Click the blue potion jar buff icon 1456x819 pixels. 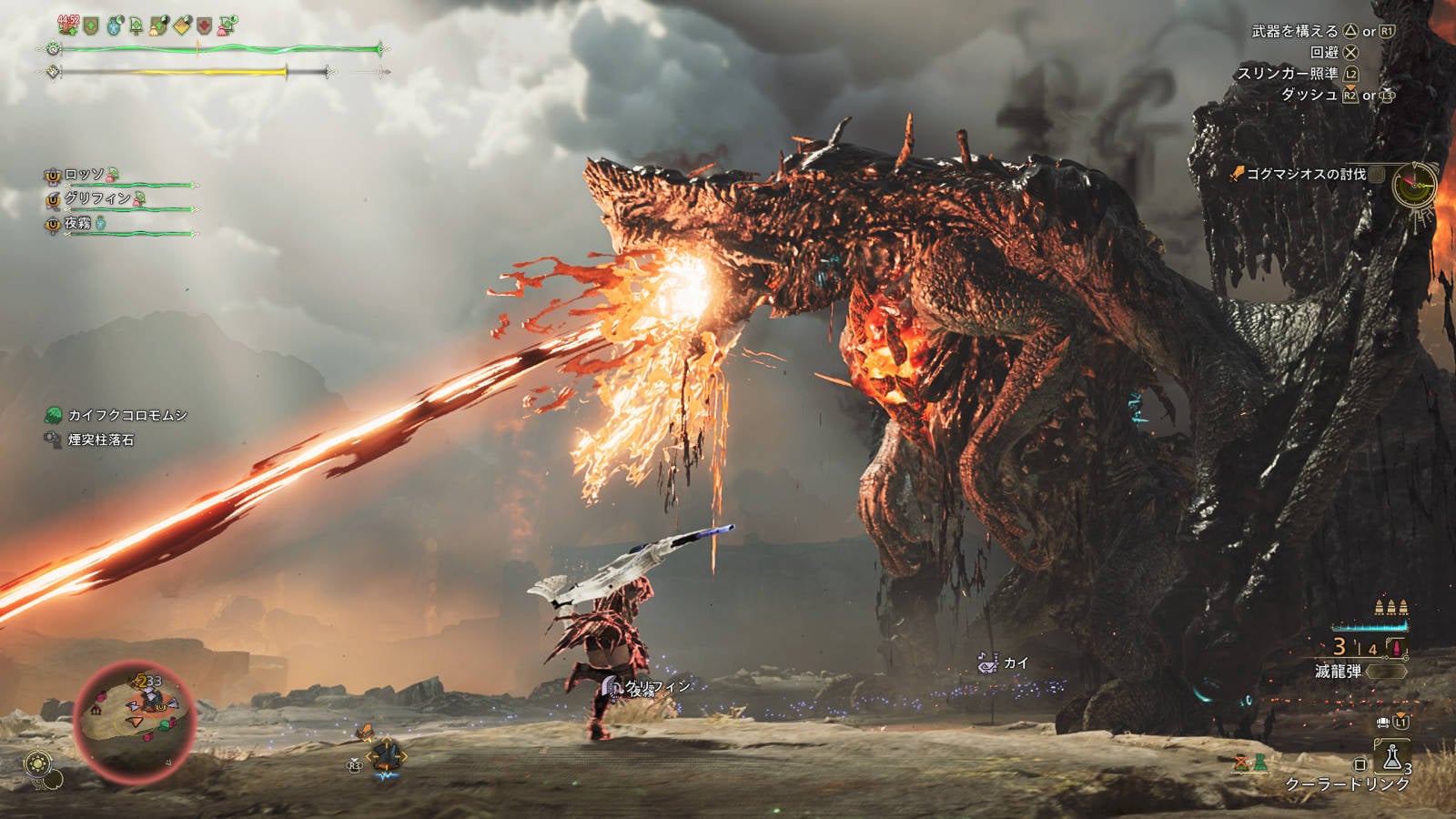tap(115, 25)
